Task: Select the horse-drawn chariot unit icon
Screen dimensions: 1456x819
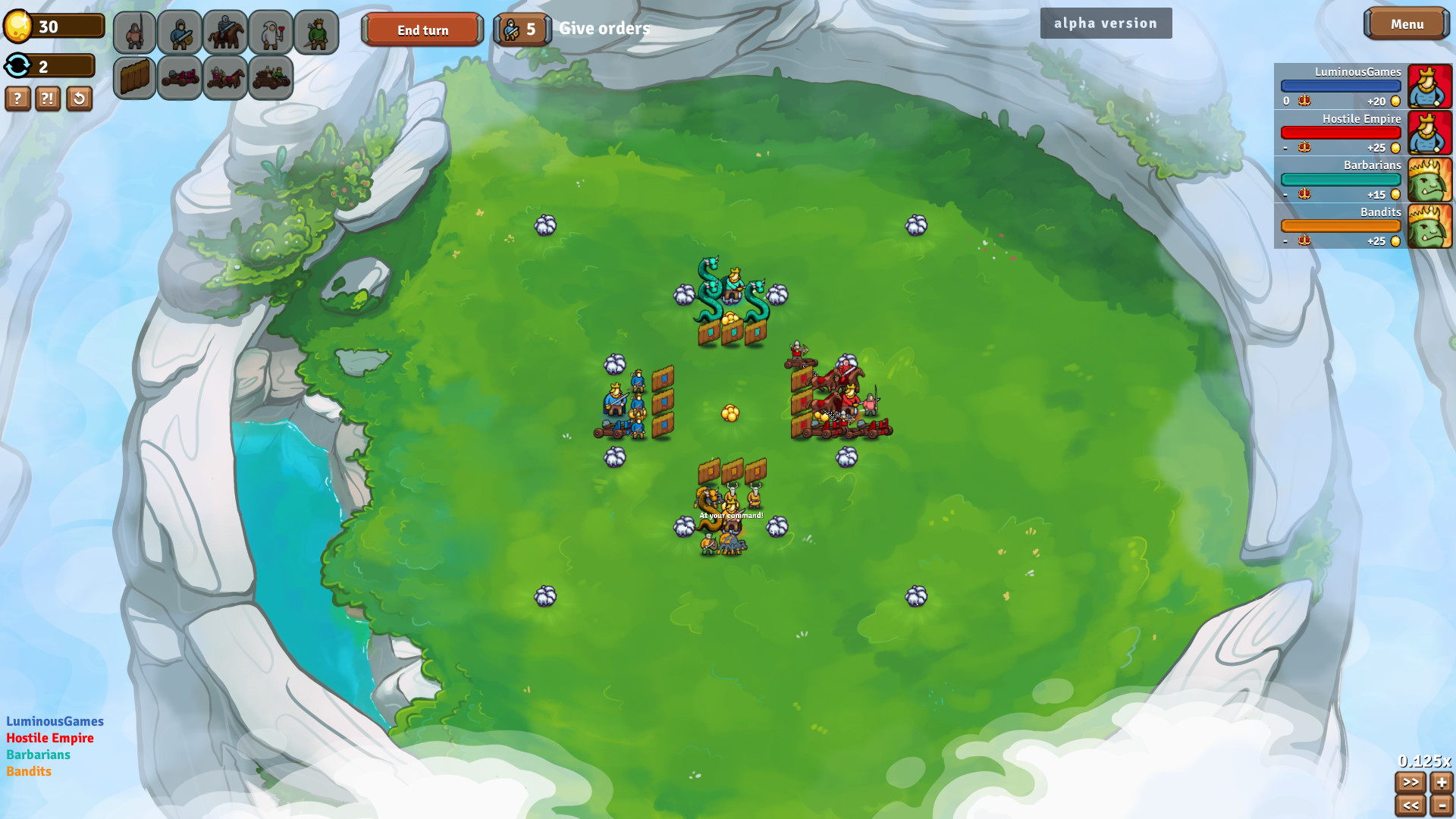Action: (x=225, y=77)
